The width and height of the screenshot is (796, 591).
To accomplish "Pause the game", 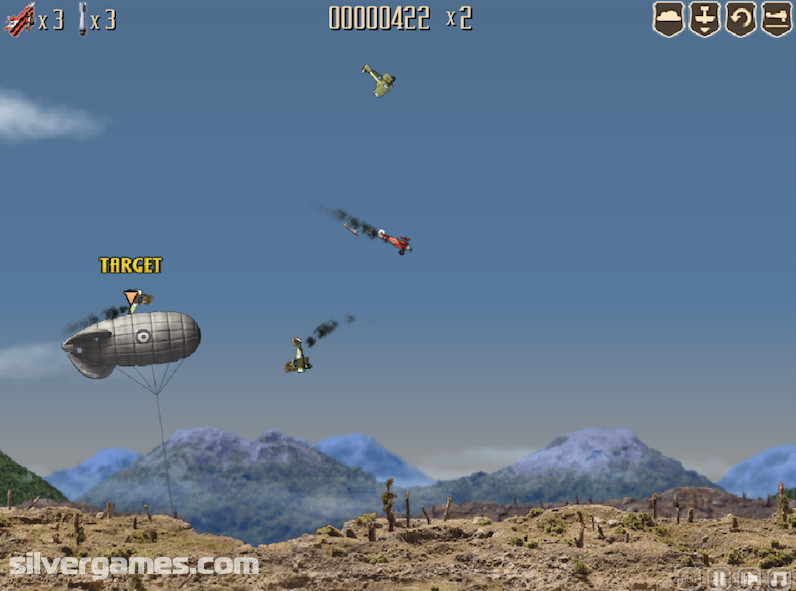I will [x=718, y=578].
